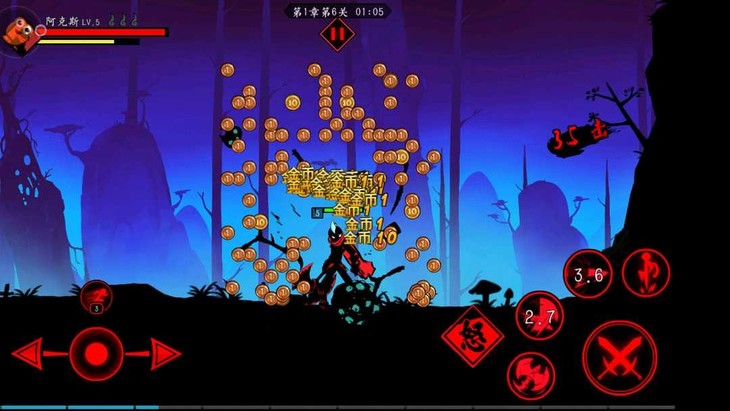Use the skill with 2.7 cooldown
Image resolution: width=730 pixels, height=411 pixels.
[539, 317]
